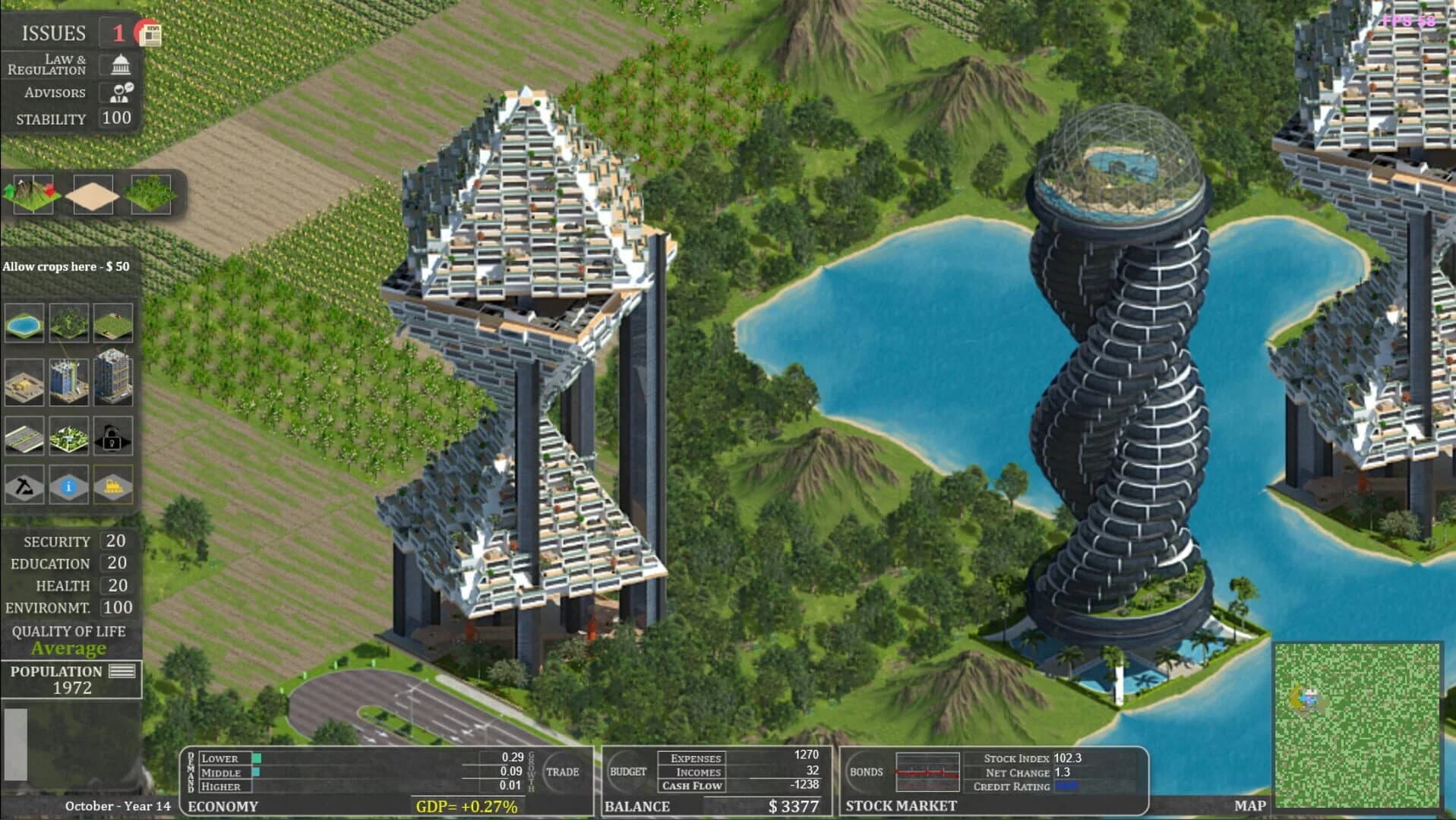Select the lake placement tool
Viewport: 1456px width, 820px height.
pos(23,322)
